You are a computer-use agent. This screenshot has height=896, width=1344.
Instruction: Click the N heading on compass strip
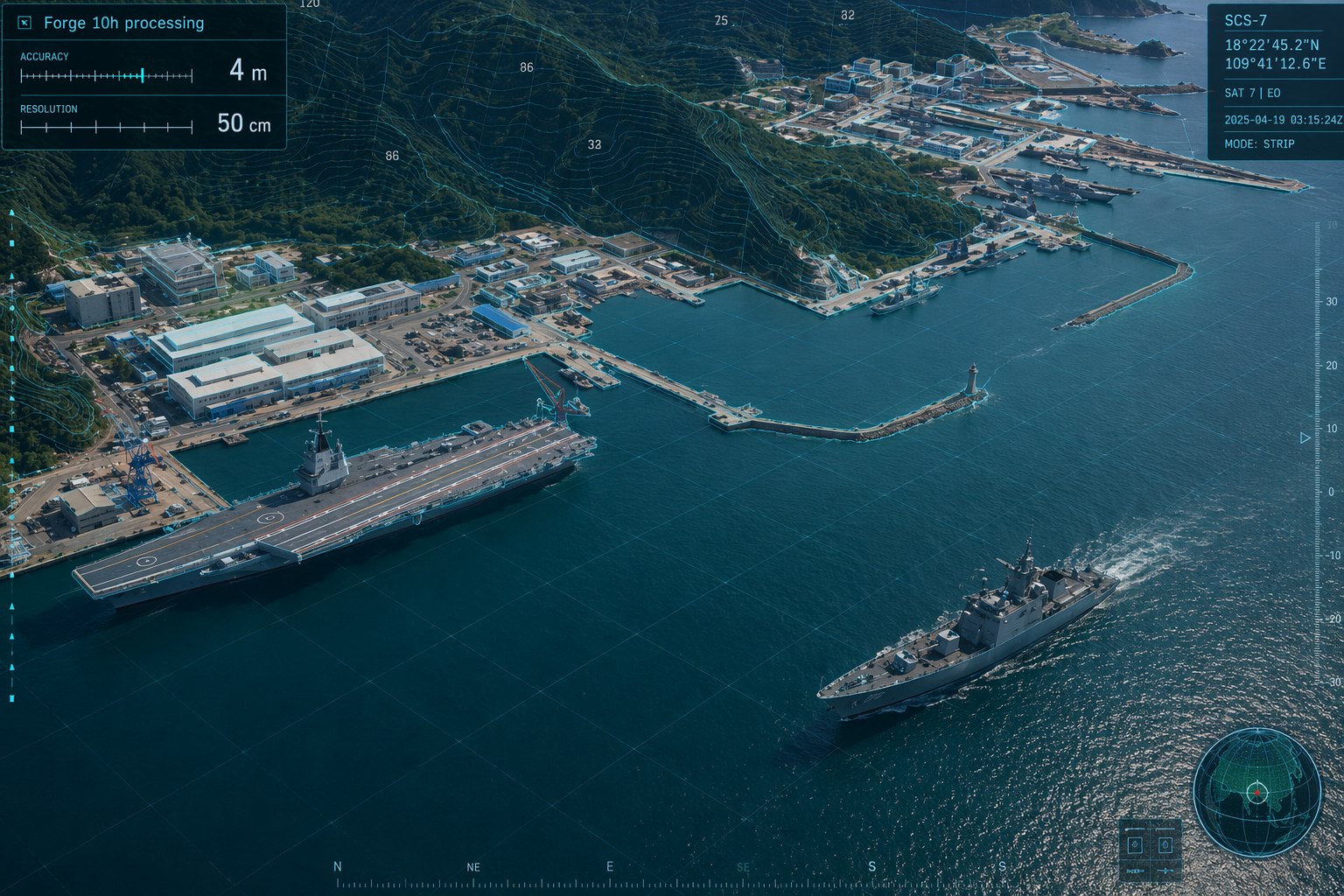coord(338,866)
